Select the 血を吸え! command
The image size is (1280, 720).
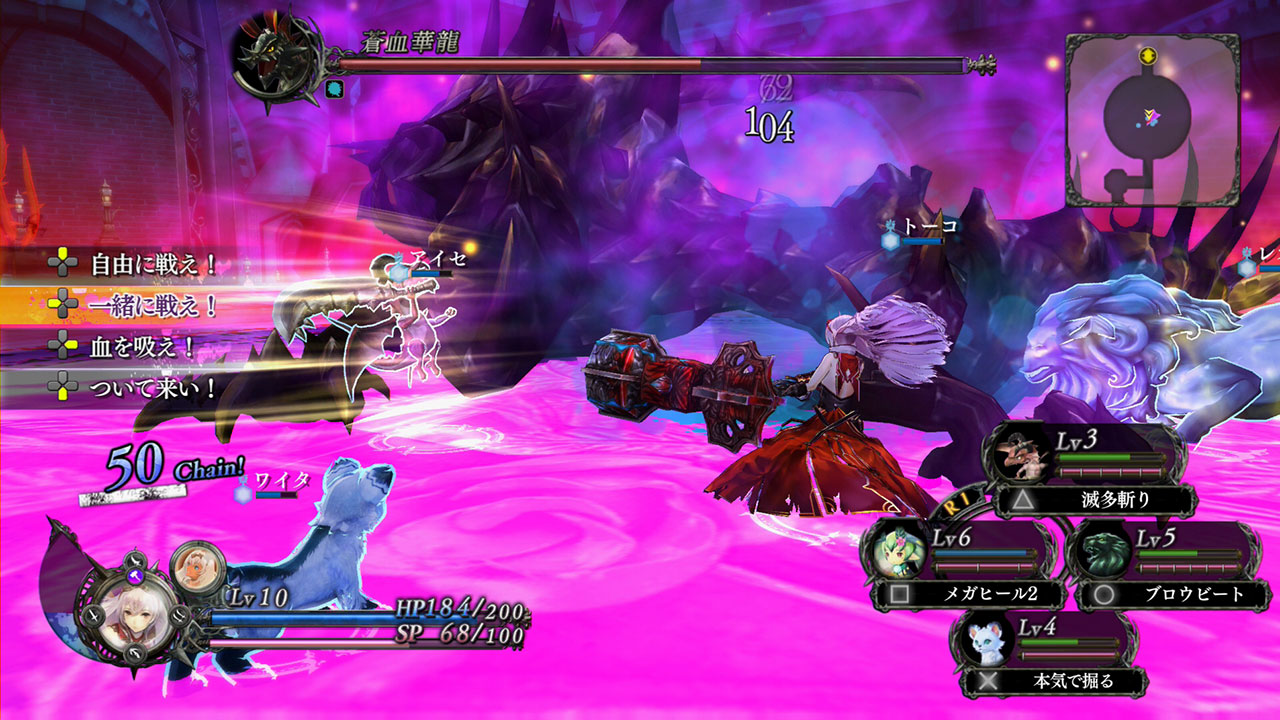point(142,346)
